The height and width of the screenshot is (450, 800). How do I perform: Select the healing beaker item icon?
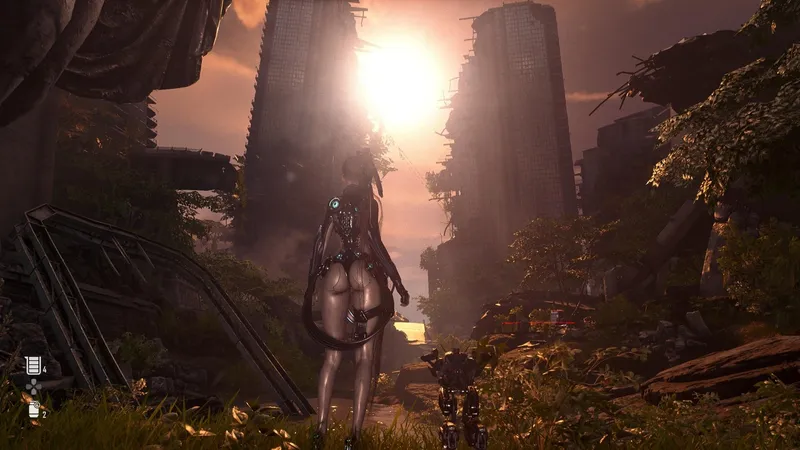(x=33, y=365)
